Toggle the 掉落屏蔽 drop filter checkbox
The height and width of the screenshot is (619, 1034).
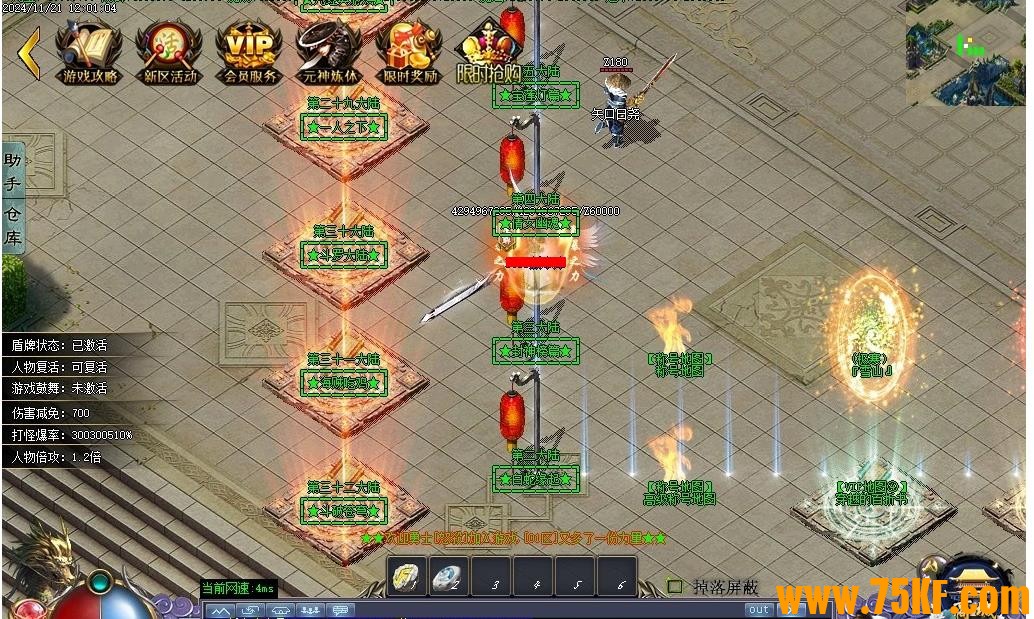pos(675,587)
